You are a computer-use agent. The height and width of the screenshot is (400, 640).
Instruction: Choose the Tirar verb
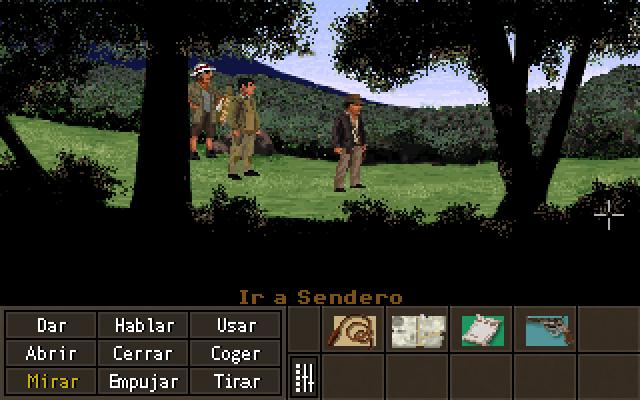(235, 381)
